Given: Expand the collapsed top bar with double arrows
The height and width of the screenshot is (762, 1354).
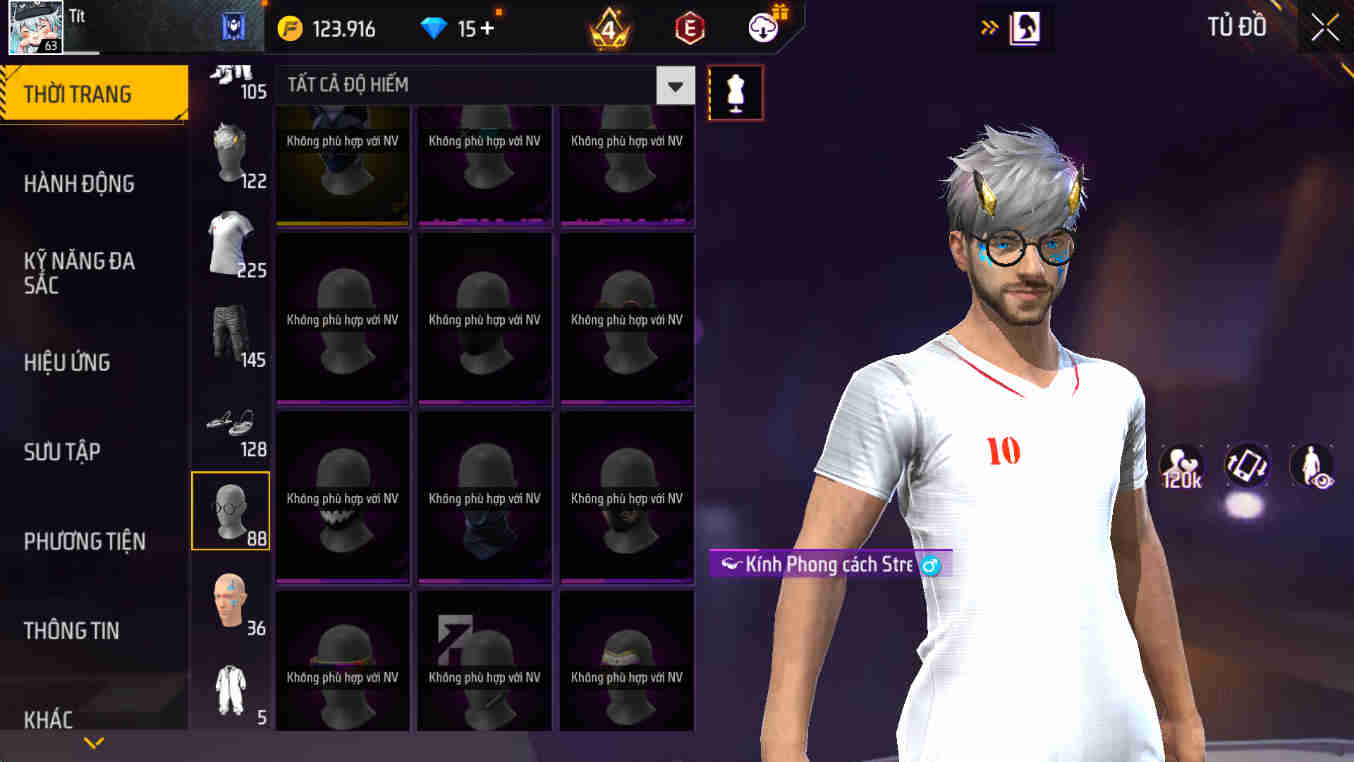Looking at the screenshot, I should (985, 28).
